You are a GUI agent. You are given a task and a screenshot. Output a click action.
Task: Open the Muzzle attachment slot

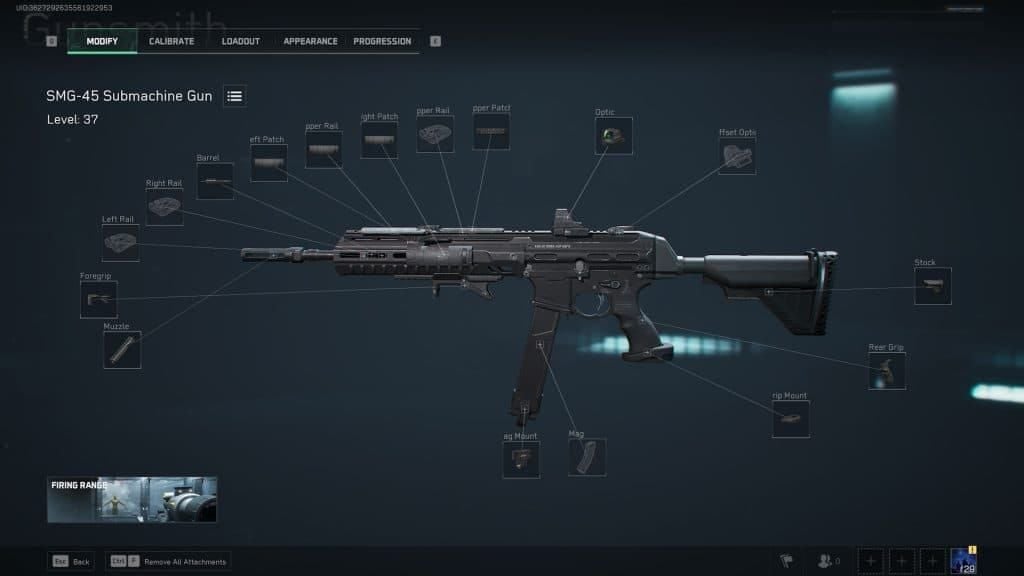pyautogui.click(x=122, y=350)
